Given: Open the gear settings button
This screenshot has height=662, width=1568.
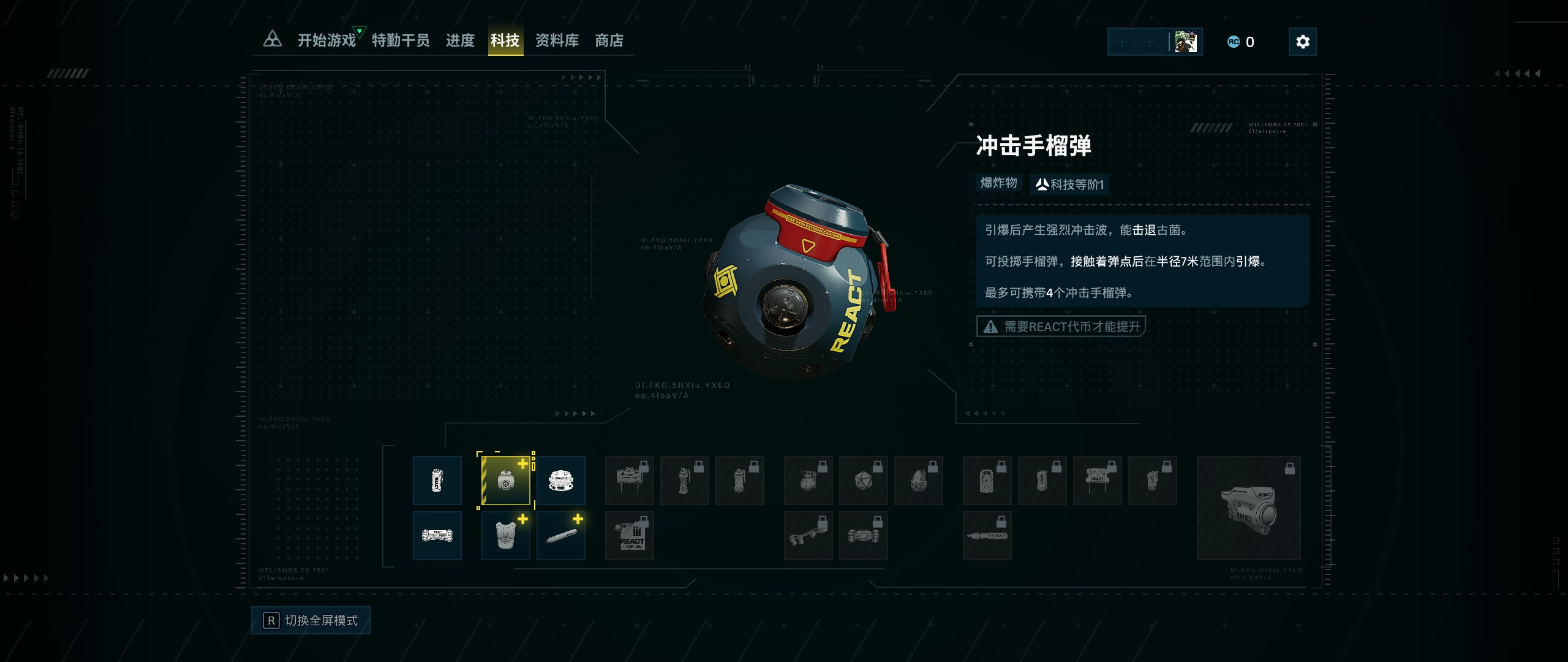Looking at the screenshot, I should pyautogui.click(x=1302, y=42).
